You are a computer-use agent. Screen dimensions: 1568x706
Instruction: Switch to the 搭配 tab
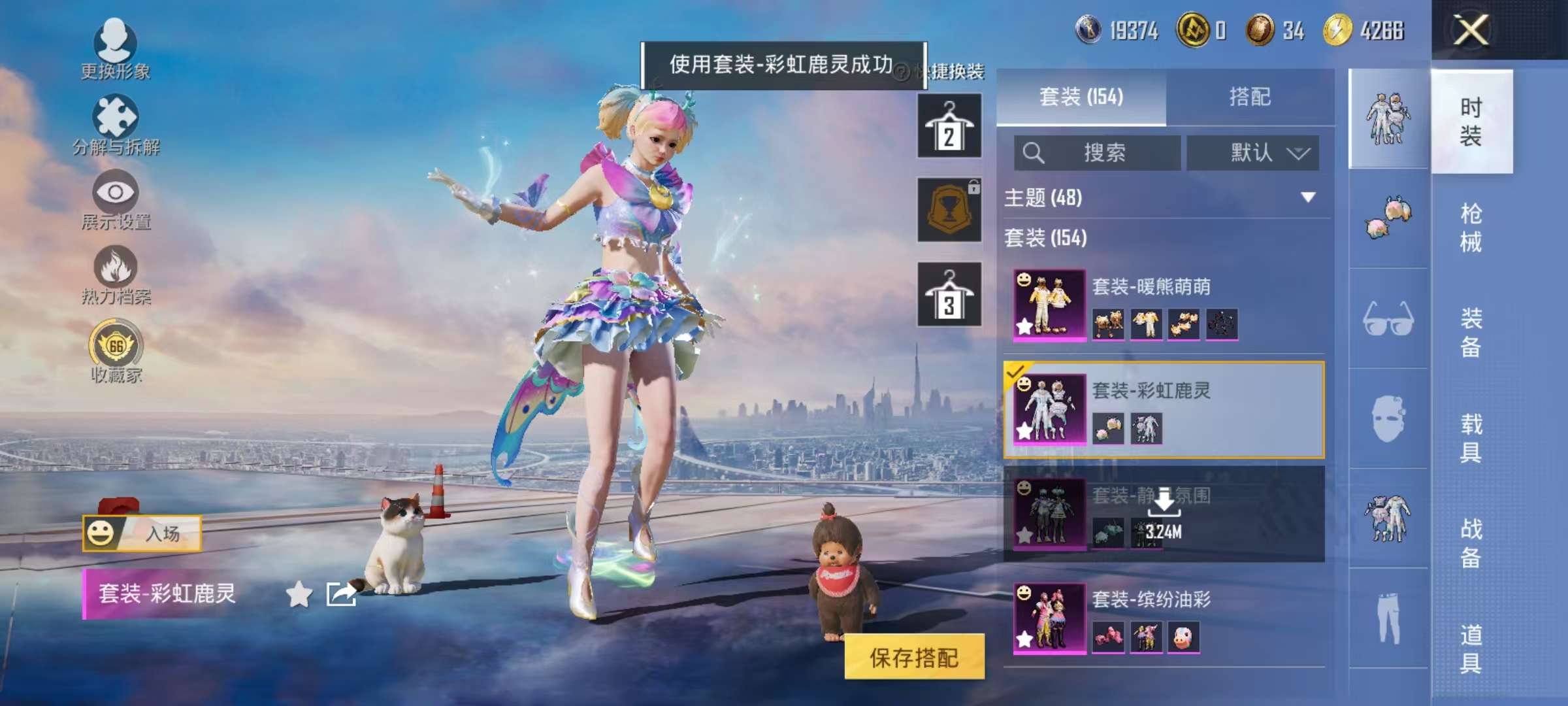[1249, 97]
